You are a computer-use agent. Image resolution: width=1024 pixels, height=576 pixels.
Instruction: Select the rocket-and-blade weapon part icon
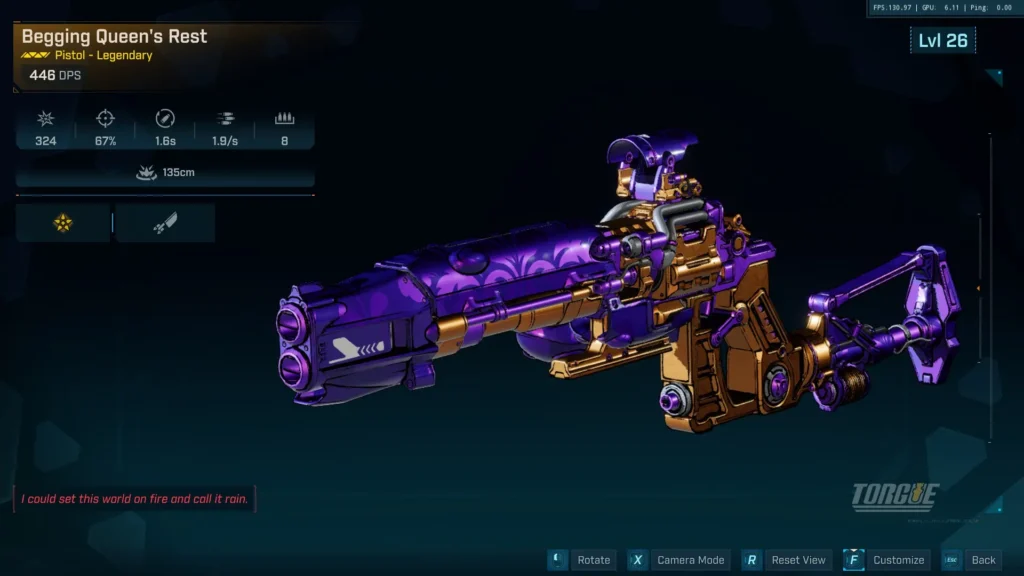pos(165,223)
